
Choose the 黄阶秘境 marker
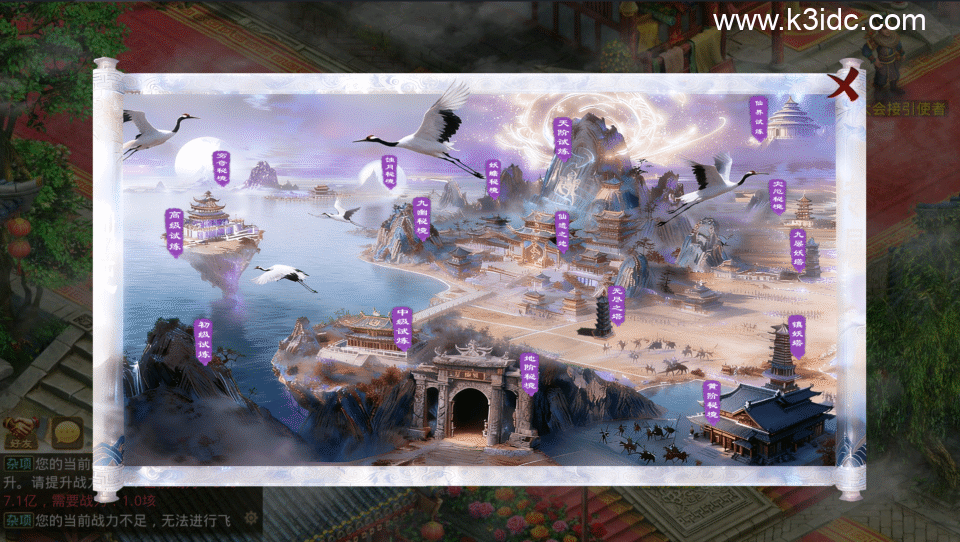(x=712, y=399)
